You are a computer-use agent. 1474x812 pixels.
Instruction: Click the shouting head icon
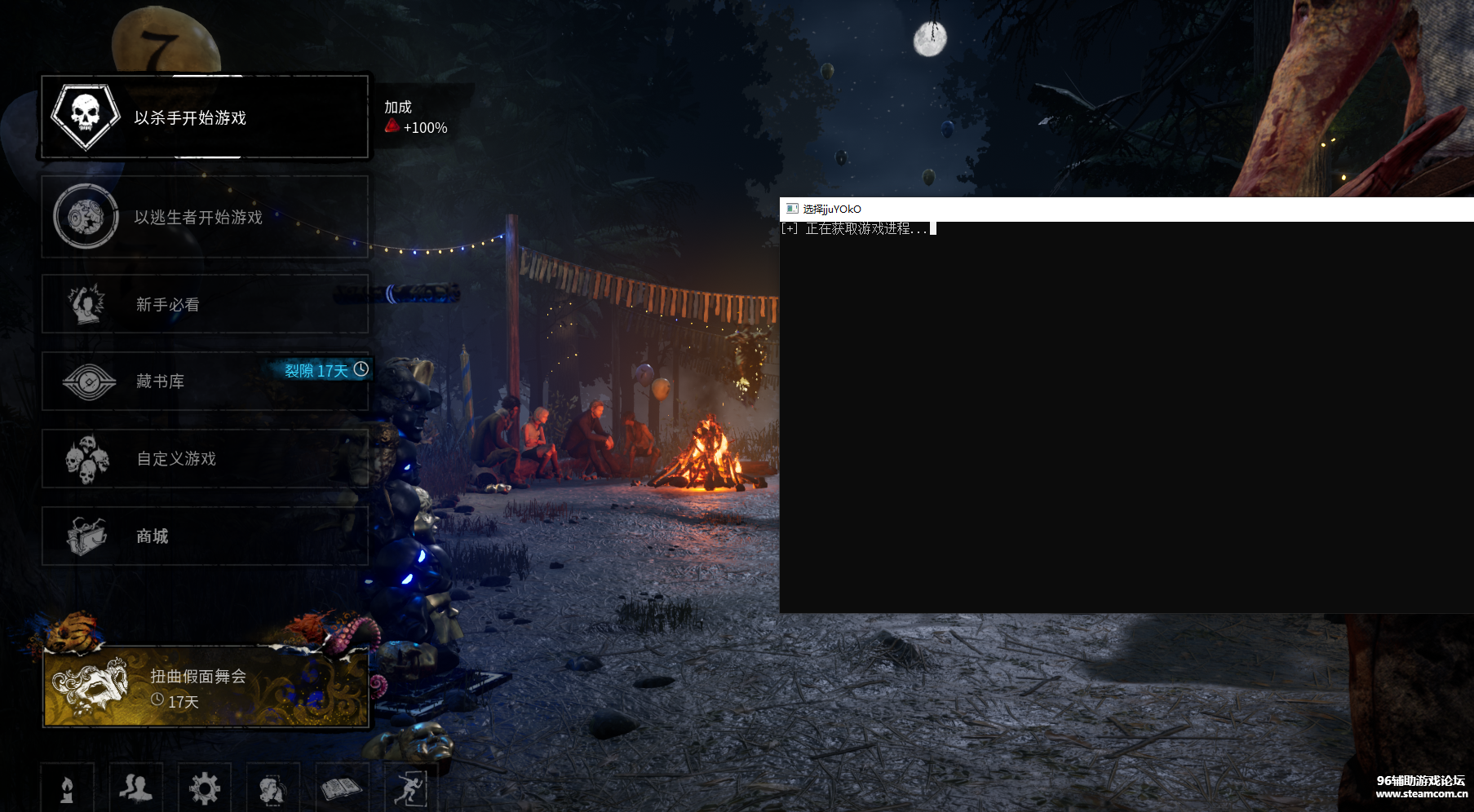coord(272,788)
